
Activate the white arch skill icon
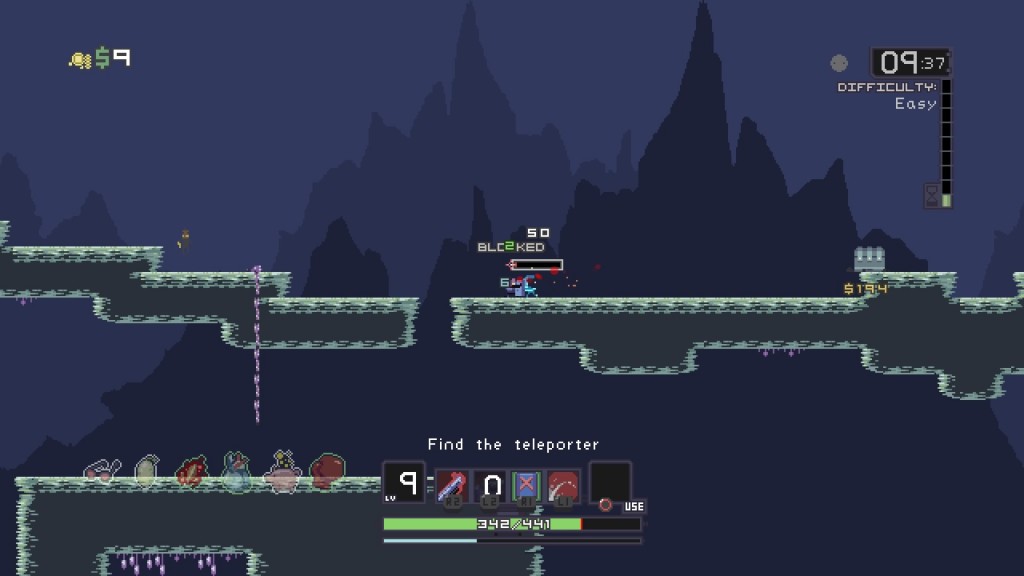click(490, 485)
